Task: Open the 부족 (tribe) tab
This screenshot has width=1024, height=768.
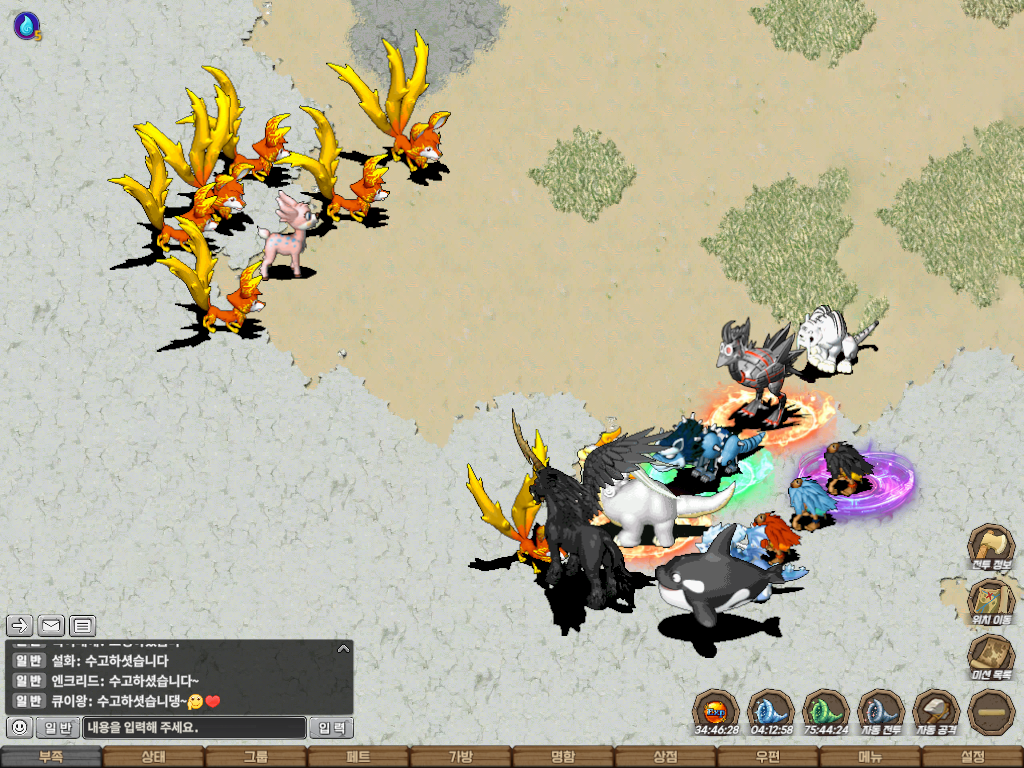Action: [x=51, y=757]
